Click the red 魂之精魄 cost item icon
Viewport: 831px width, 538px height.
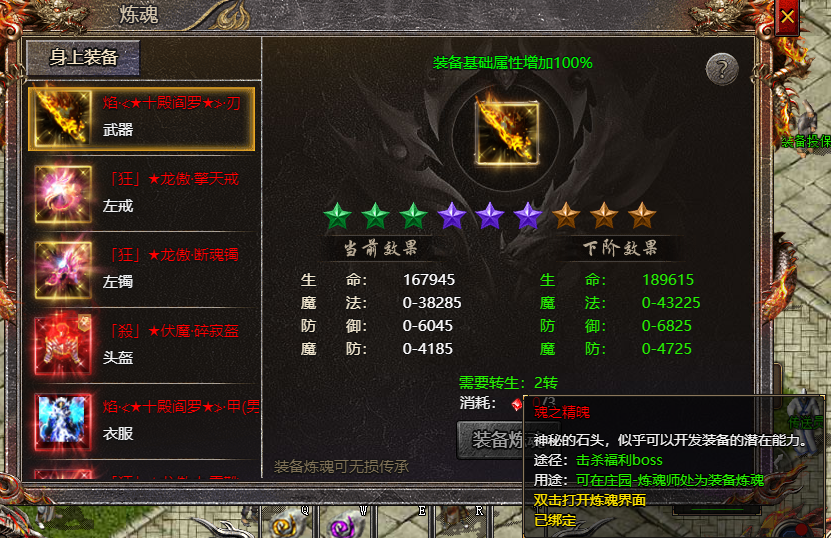[518, 404]
